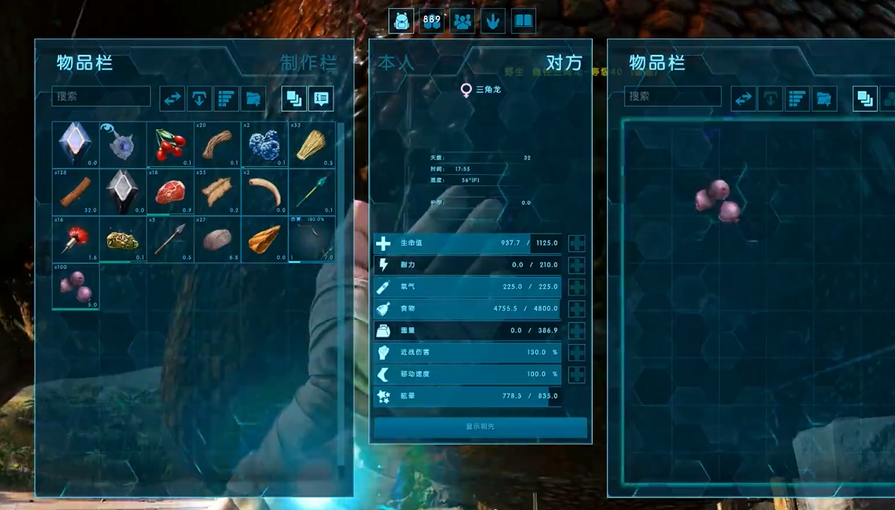895x510 pixels.
Task: Open the book icon in top bar
Action: (523, 20)
